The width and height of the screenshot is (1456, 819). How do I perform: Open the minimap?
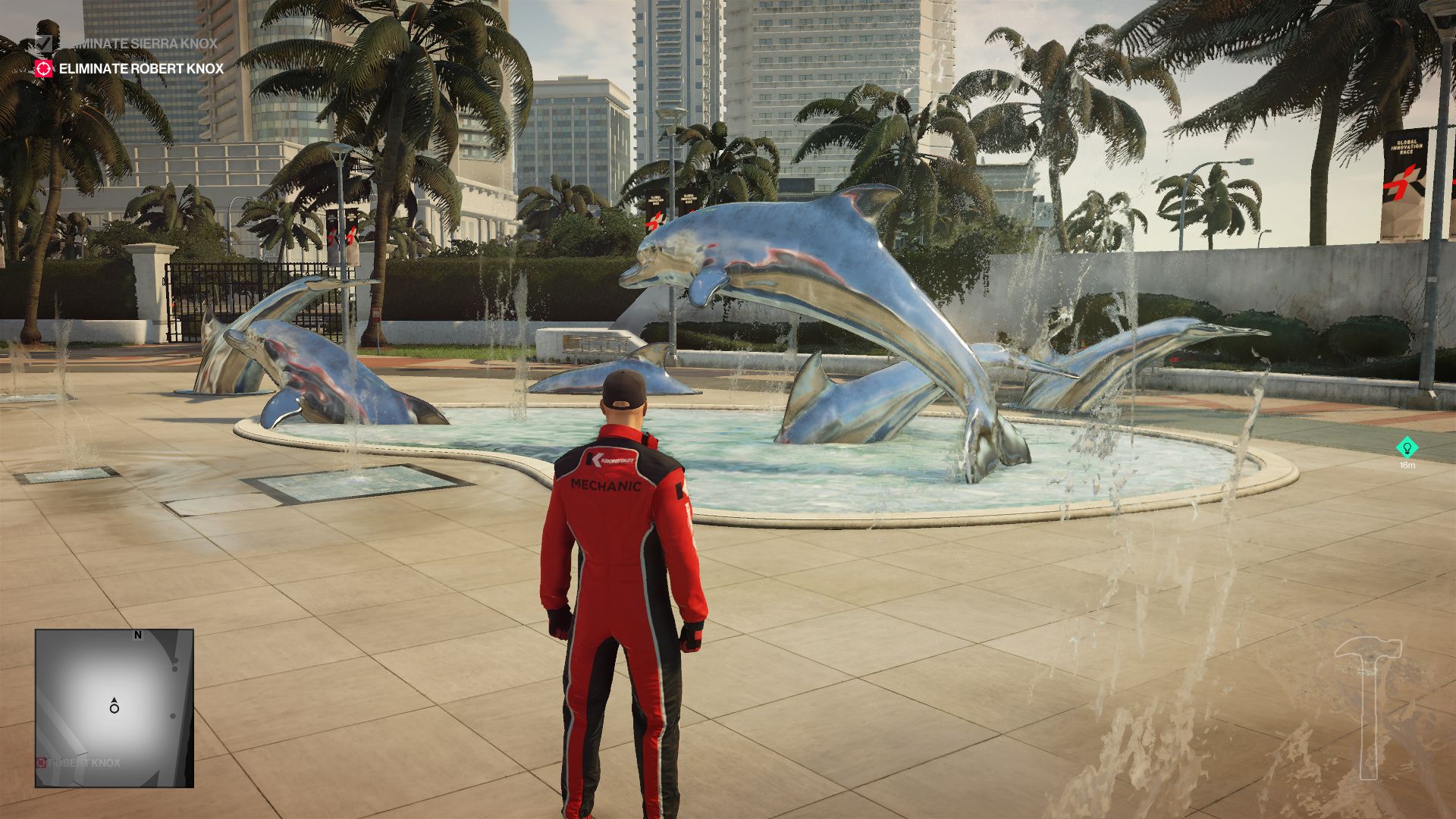click(115, 708)
